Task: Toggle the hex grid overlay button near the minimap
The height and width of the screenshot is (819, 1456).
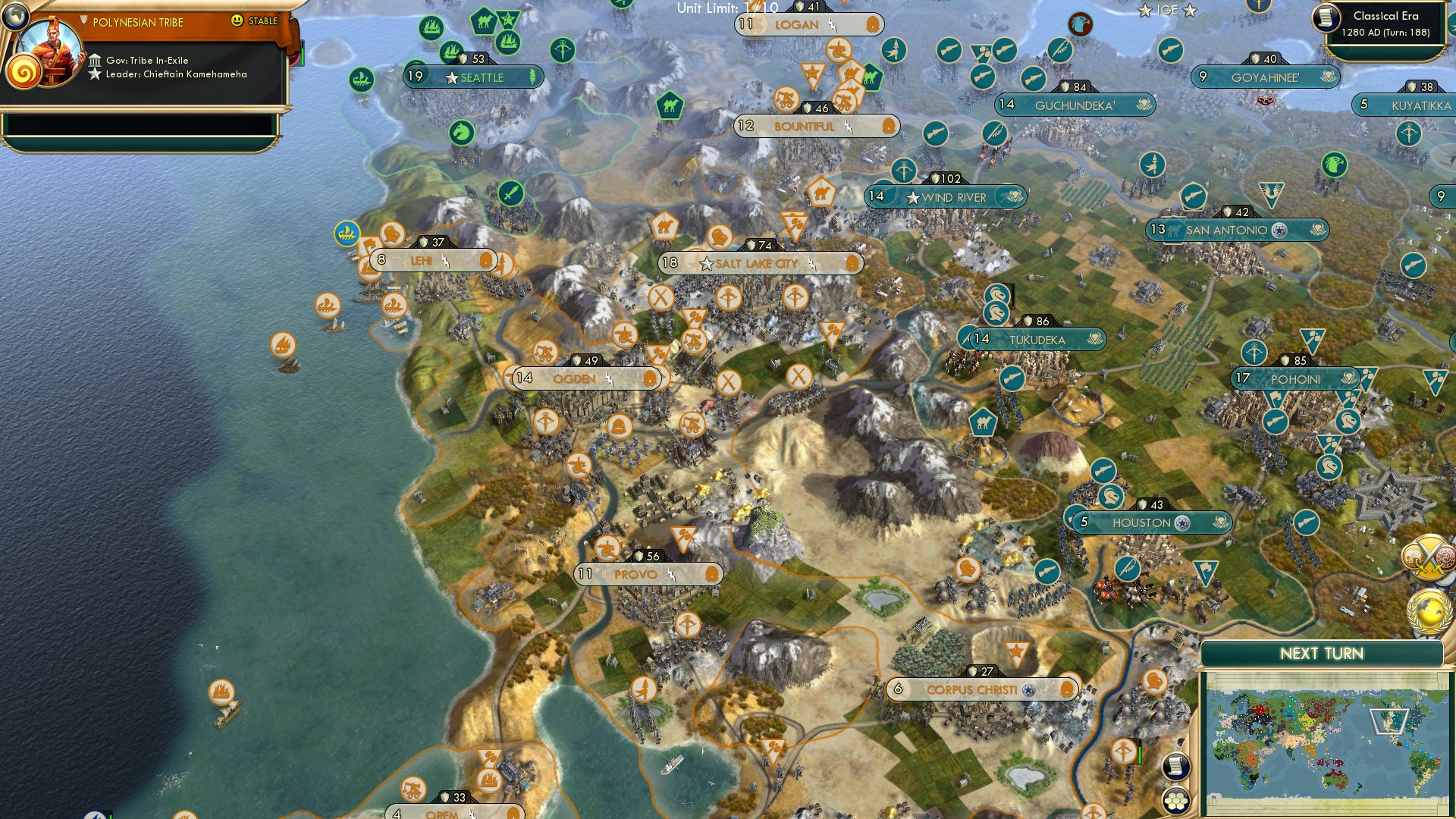Action: 1176,800
